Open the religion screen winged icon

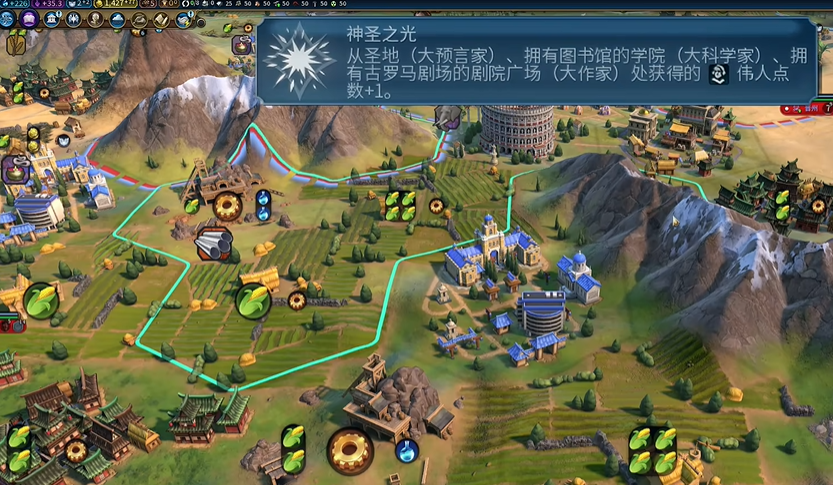72,19
